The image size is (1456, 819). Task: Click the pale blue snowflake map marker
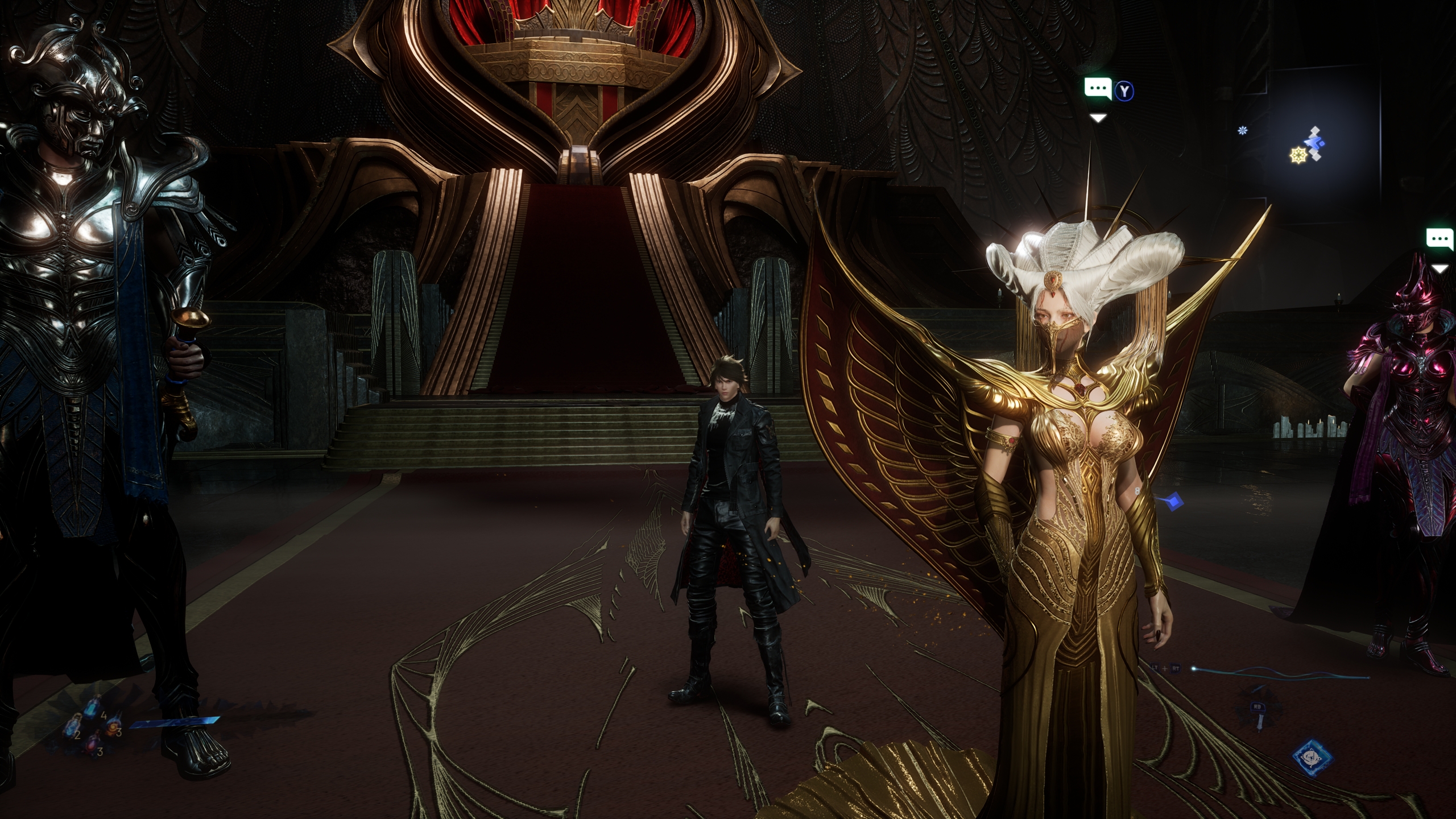pyautogui.click(x=1242, y=131)
